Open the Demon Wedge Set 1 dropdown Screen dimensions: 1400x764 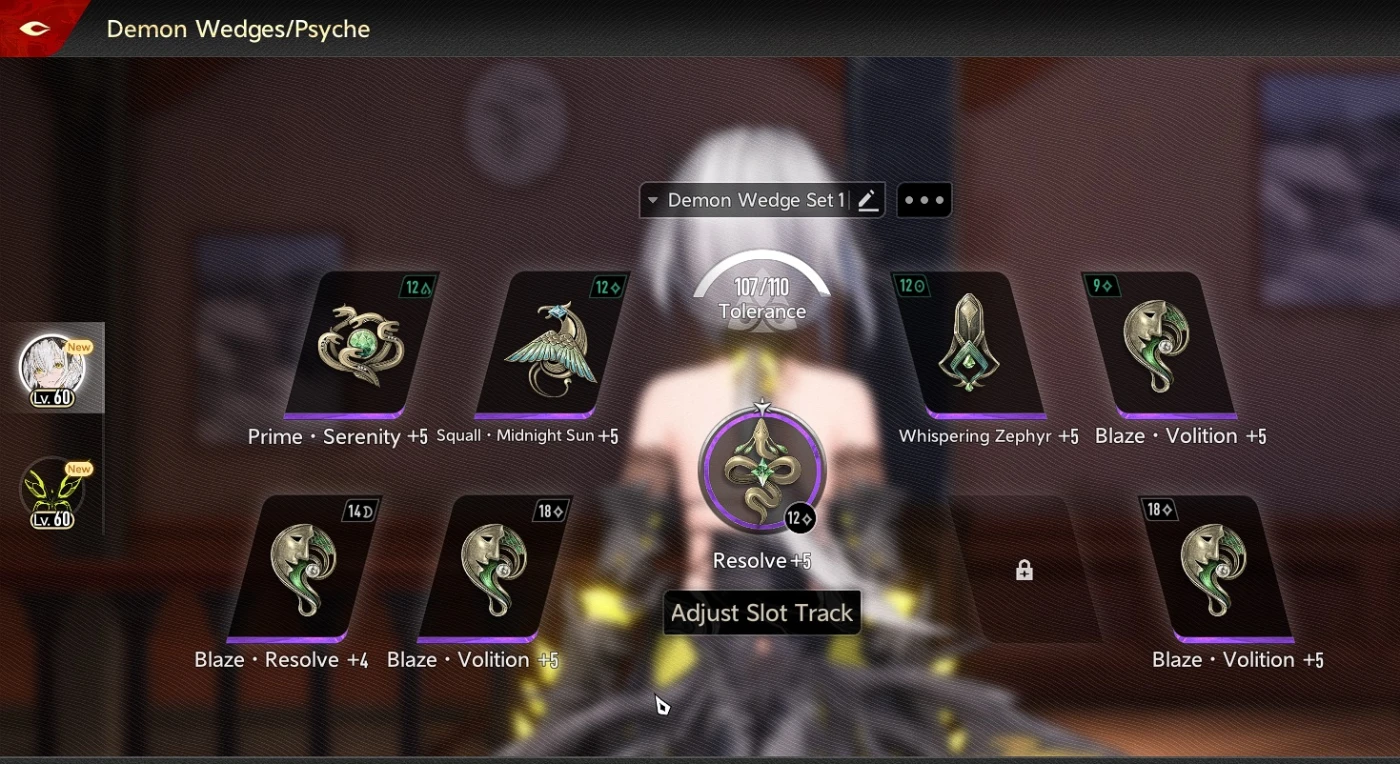[745, 200]
